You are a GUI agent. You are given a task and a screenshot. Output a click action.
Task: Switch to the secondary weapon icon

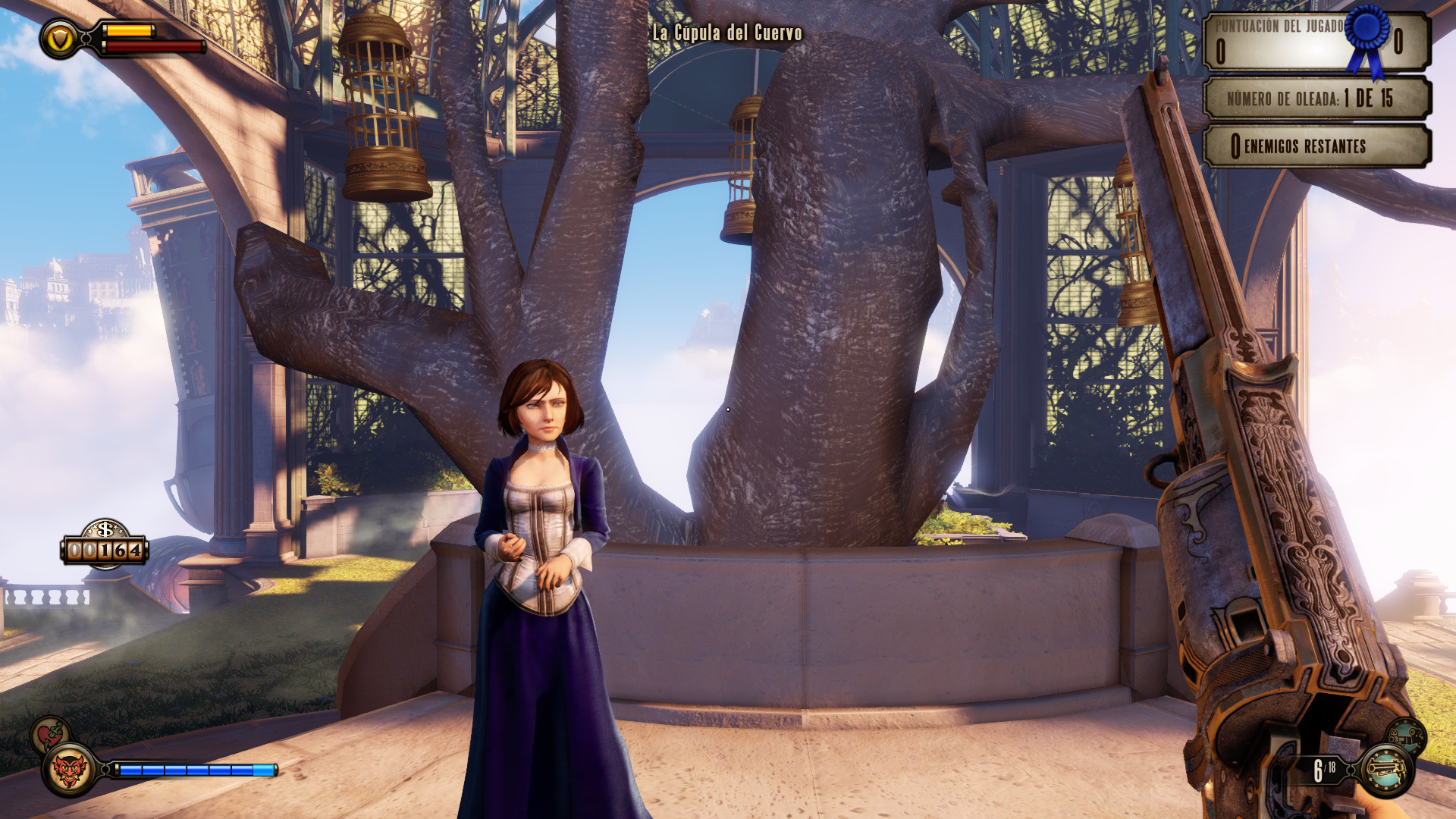click(1407, 735)
